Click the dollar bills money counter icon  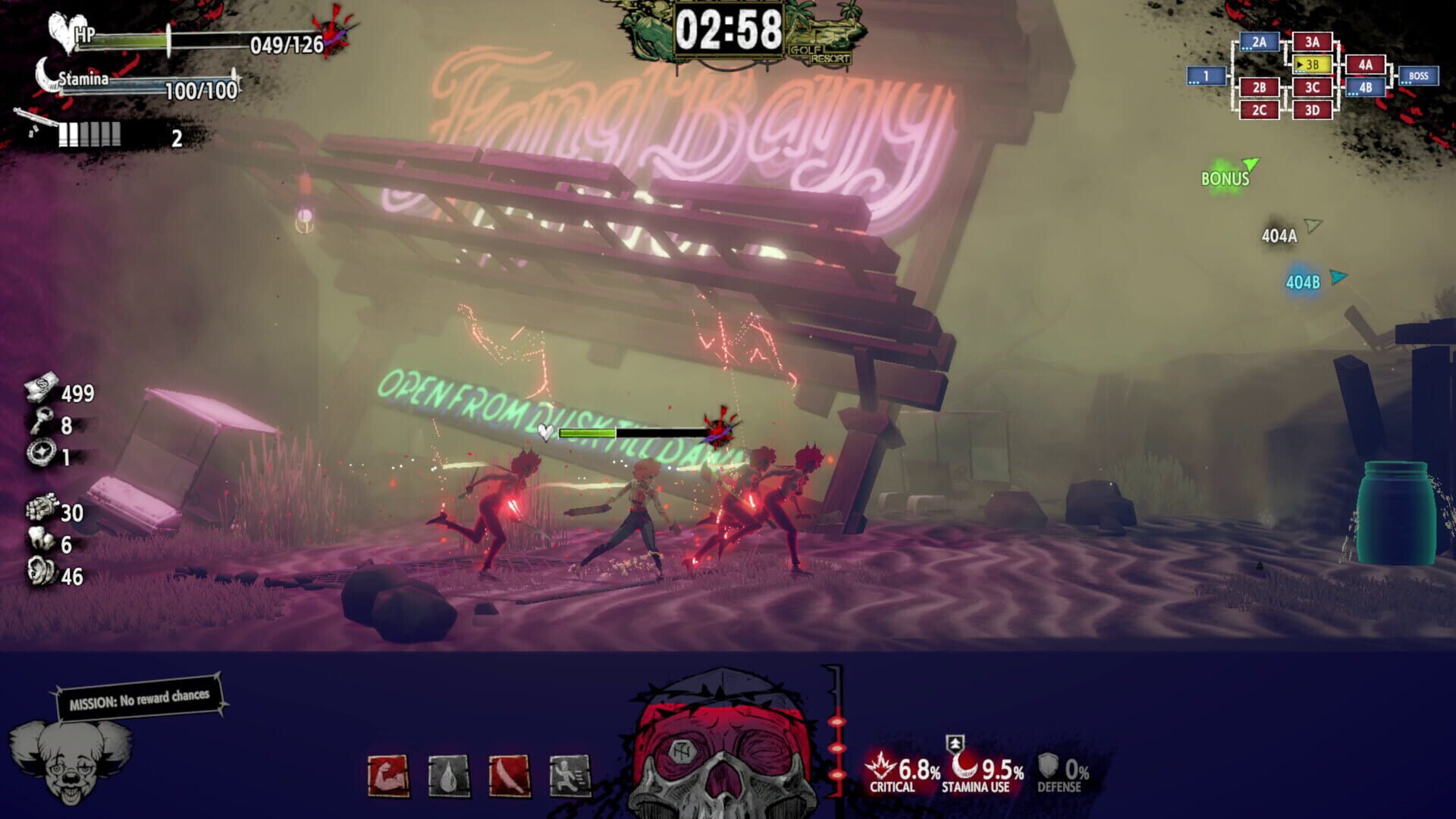click(x=42, y=391)
